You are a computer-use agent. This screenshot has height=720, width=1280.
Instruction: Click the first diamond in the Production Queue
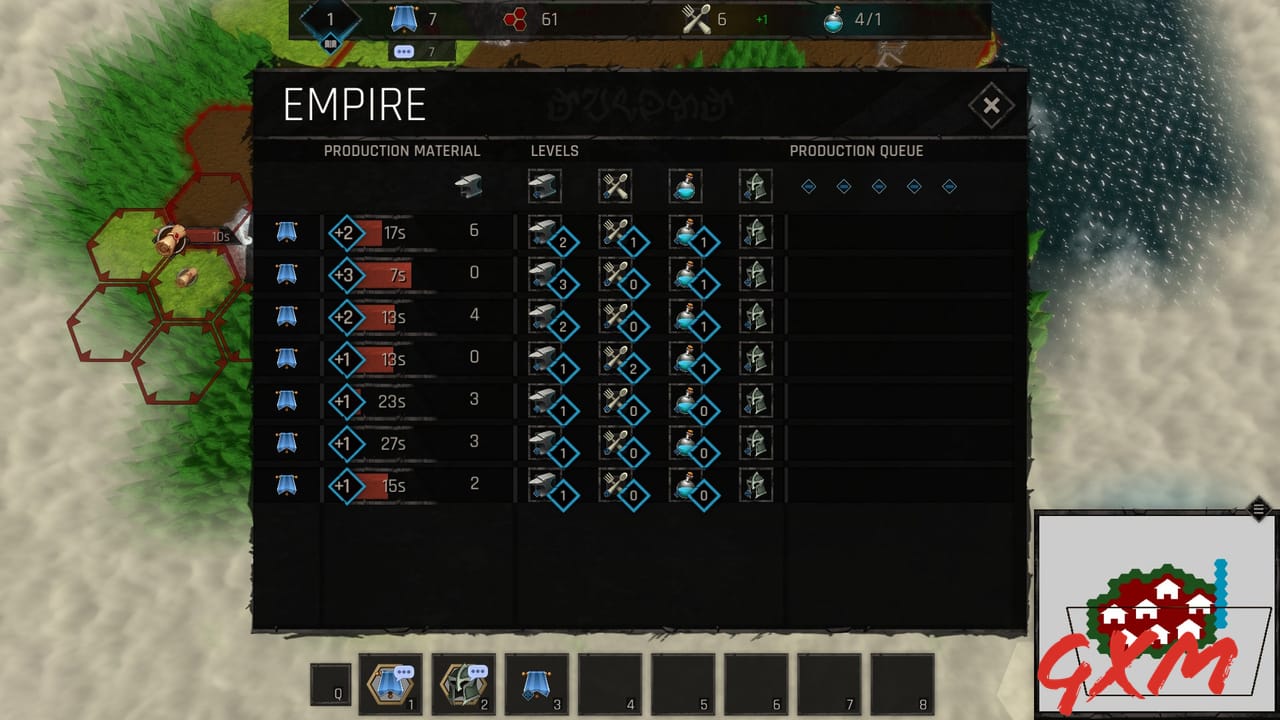click(808, 186)
